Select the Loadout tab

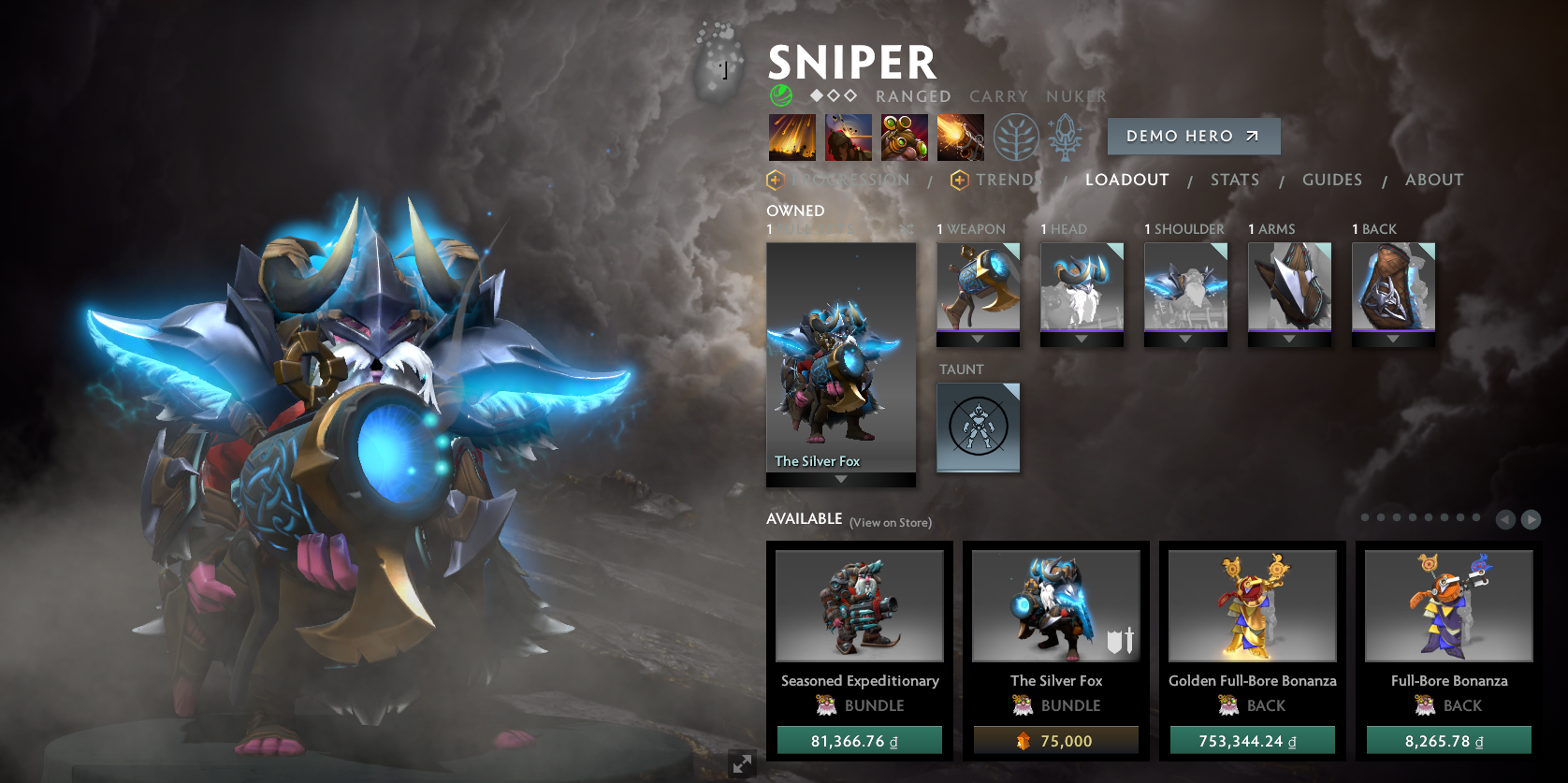[1126, 180]
